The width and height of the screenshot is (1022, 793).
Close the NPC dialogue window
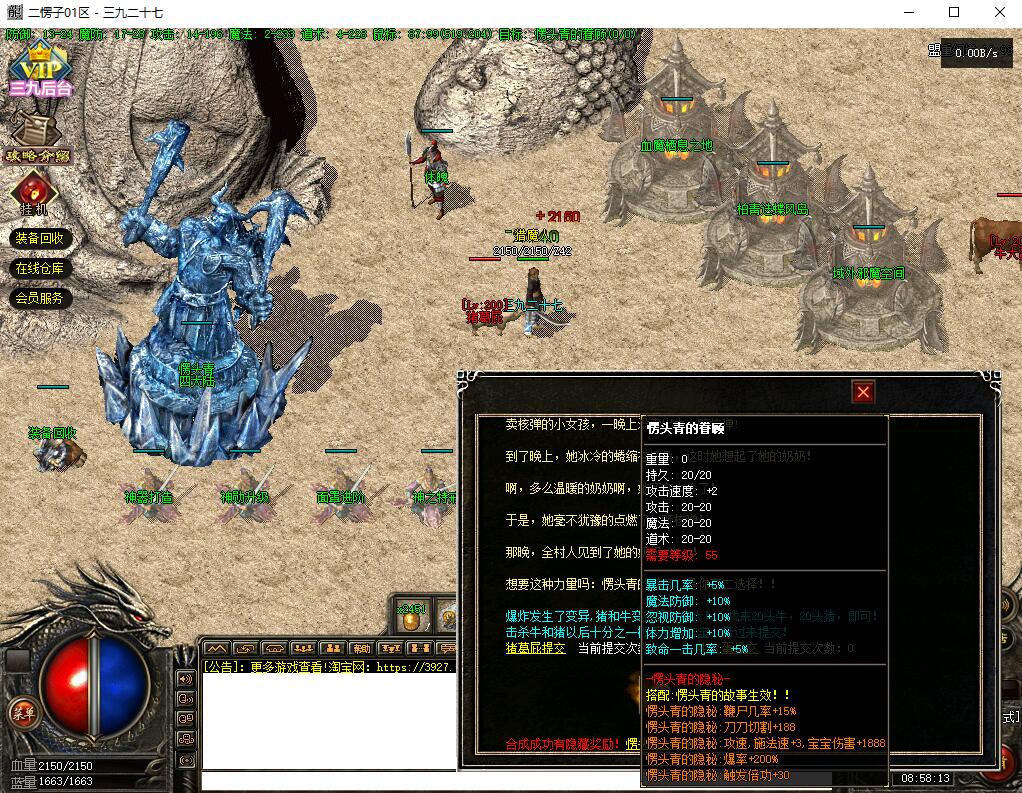tap(863, 392)
